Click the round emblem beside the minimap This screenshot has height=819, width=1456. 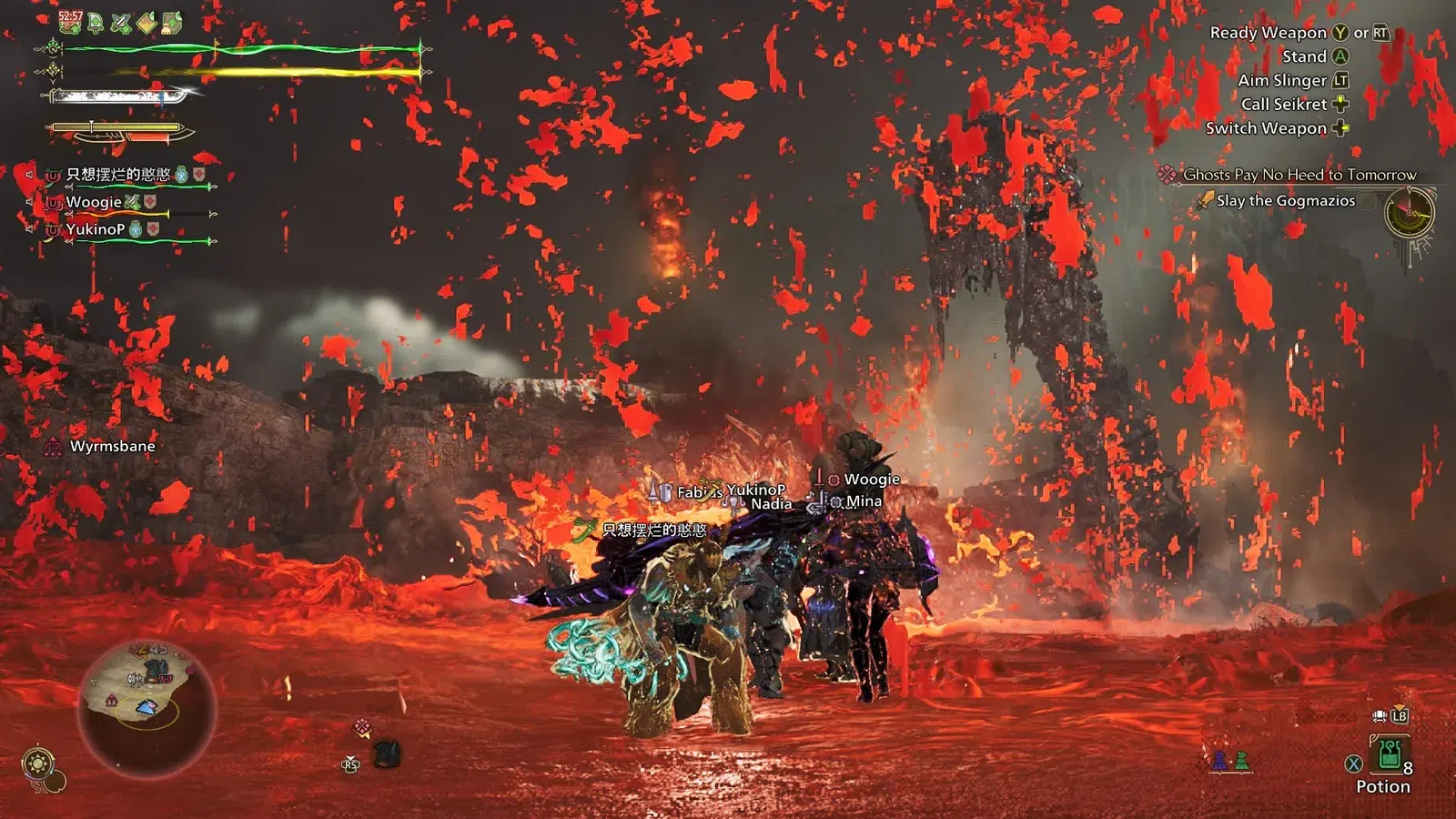click(x=38, y=763)
